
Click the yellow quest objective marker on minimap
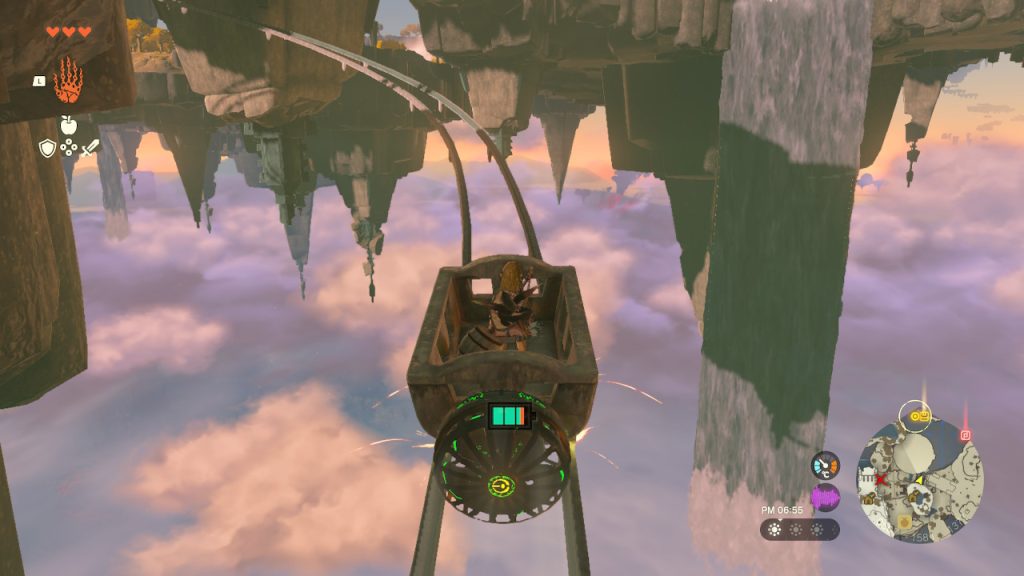click(x=915, y=411)
